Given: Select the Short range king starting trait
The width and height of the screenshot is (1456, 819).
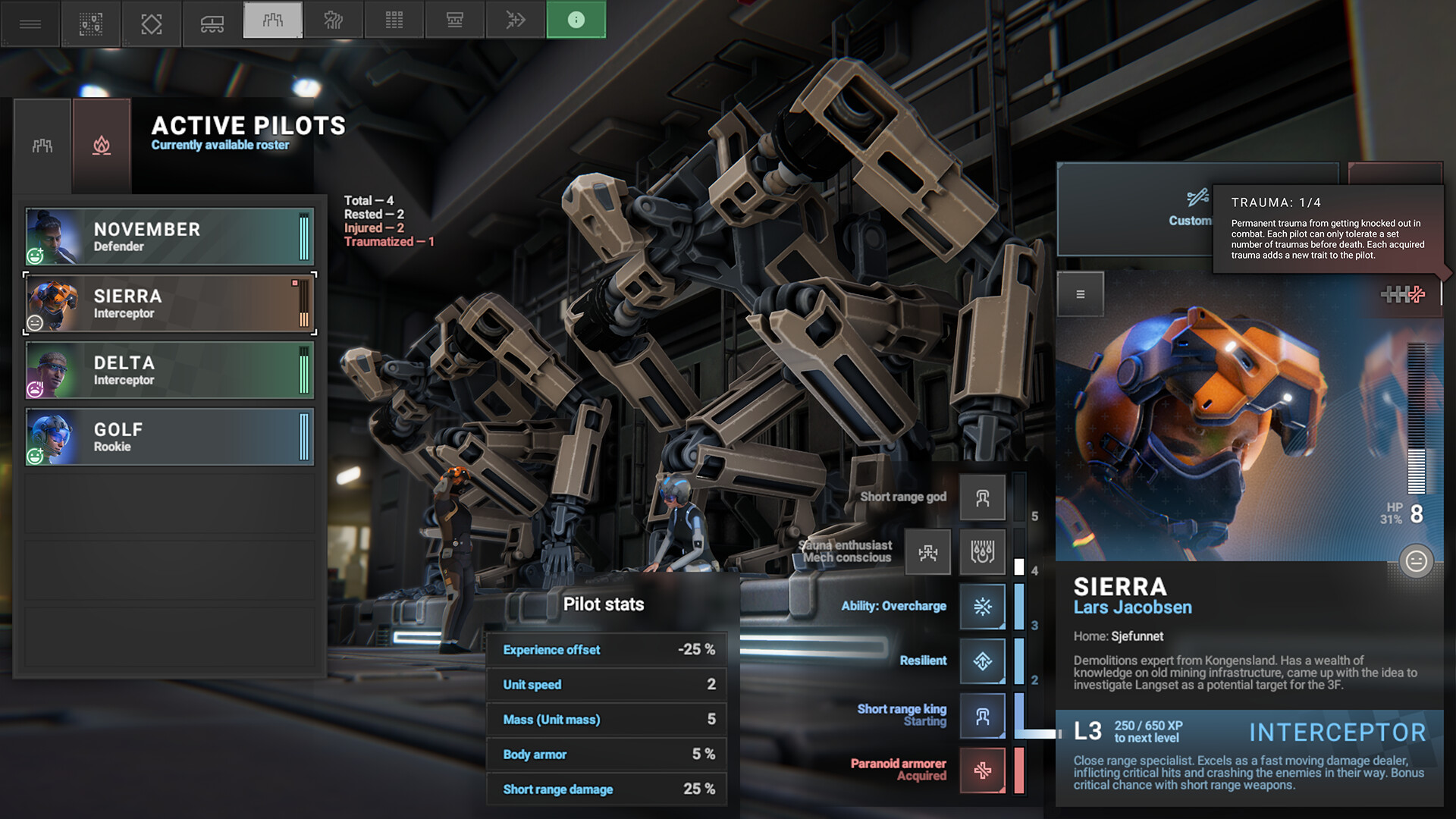Looking at the screenshot, I should pos(982,715).
